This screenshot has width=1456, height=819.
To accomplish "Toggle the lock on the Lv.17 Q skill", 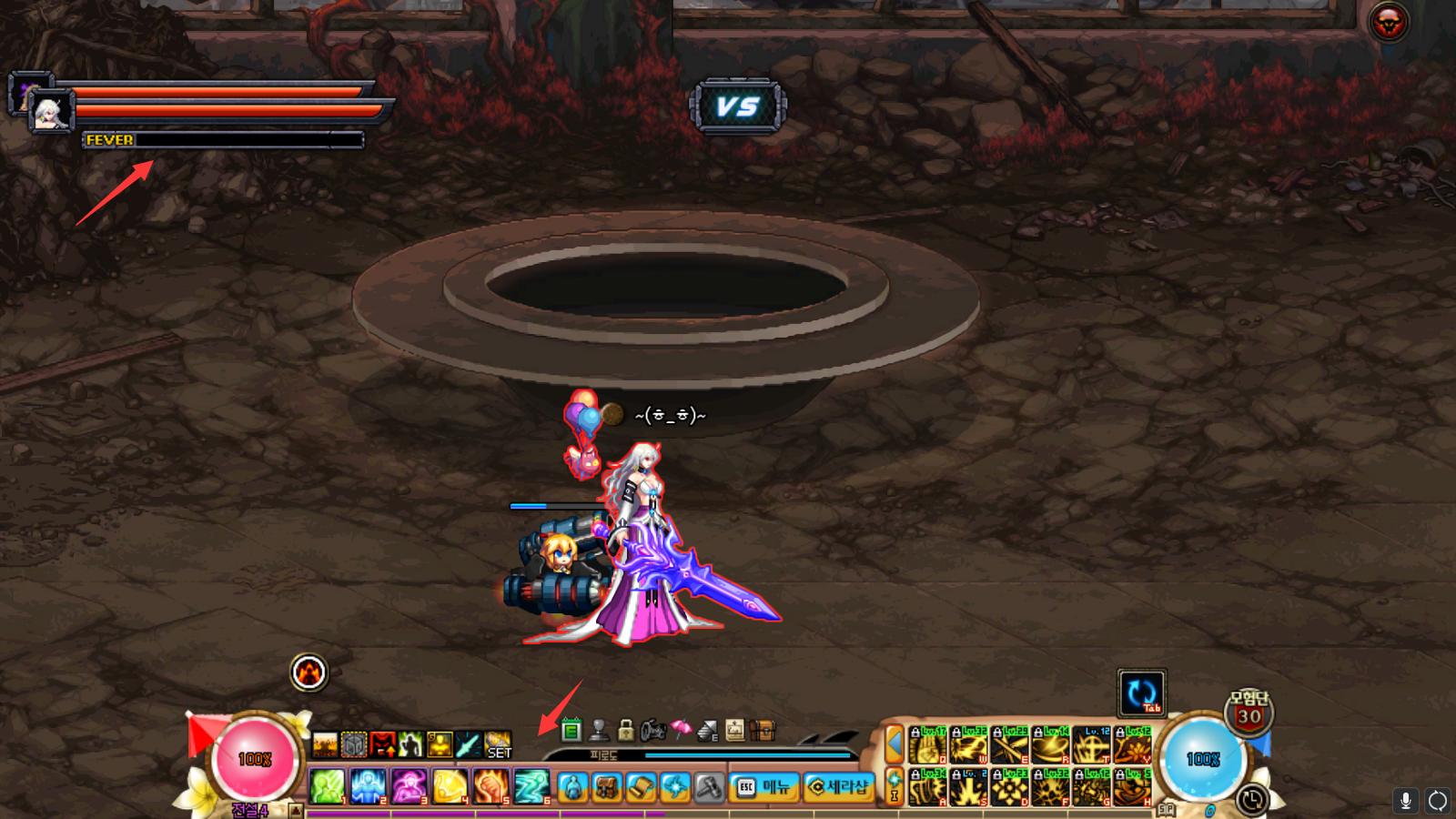I will 915,732.
